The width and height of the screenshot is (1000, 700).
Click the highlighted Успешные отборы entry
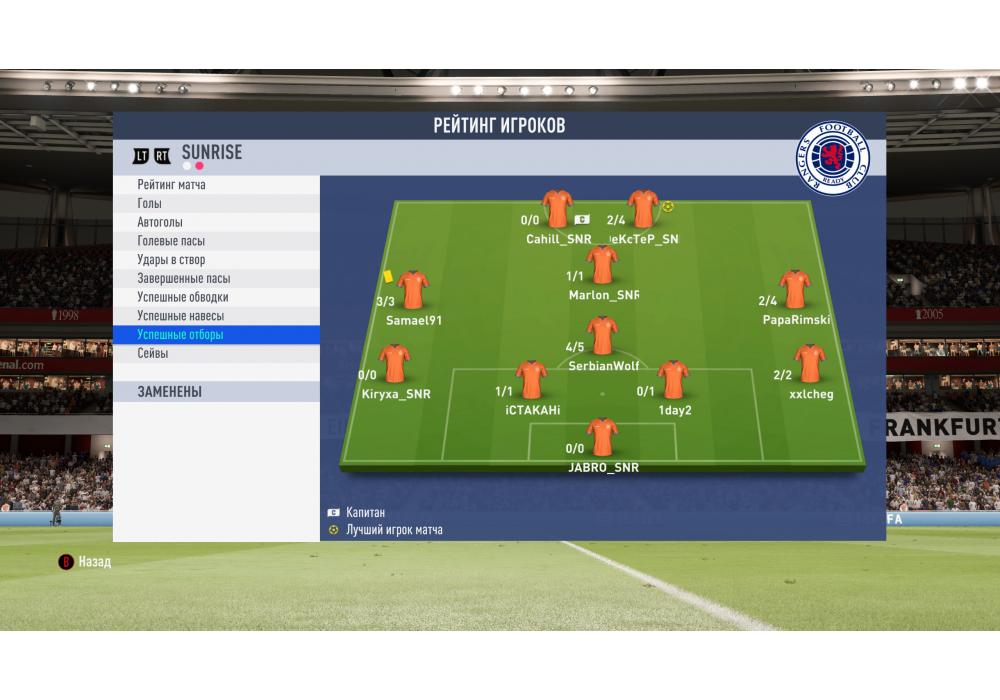[181, 335]
